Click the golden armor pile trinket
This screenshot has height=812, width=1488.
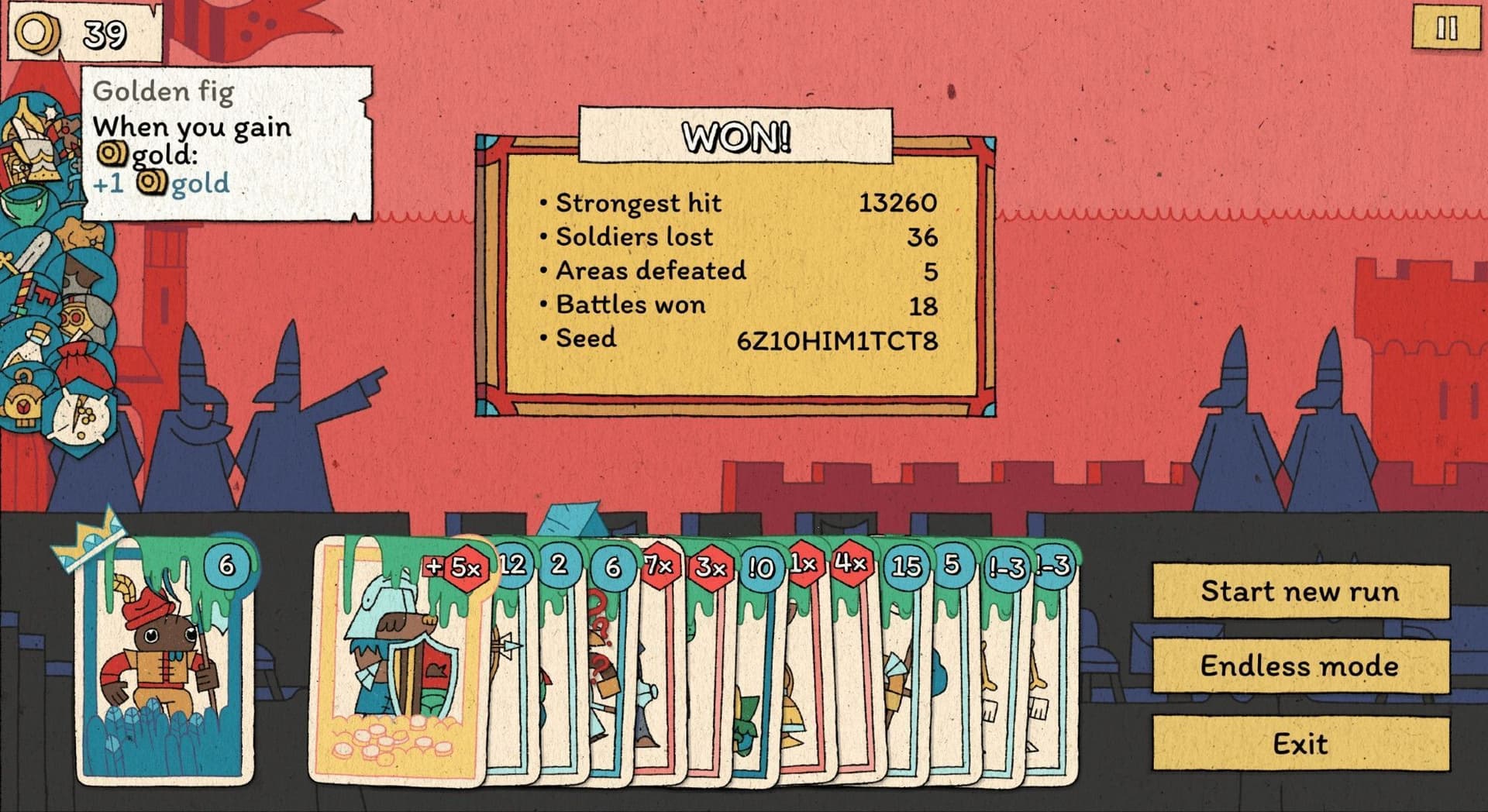click(34, 153)
